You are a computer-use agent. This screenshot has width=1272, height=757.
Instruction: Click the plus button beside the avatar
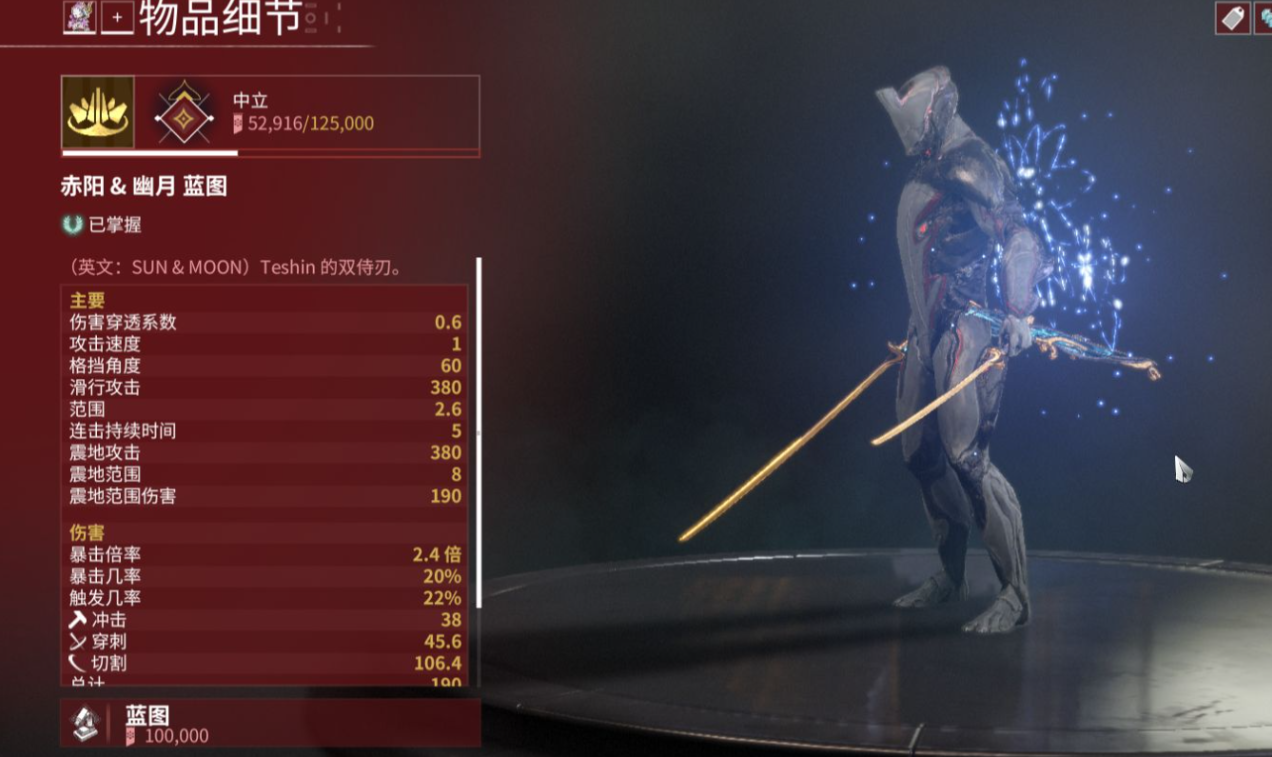[x=118, y=18]
